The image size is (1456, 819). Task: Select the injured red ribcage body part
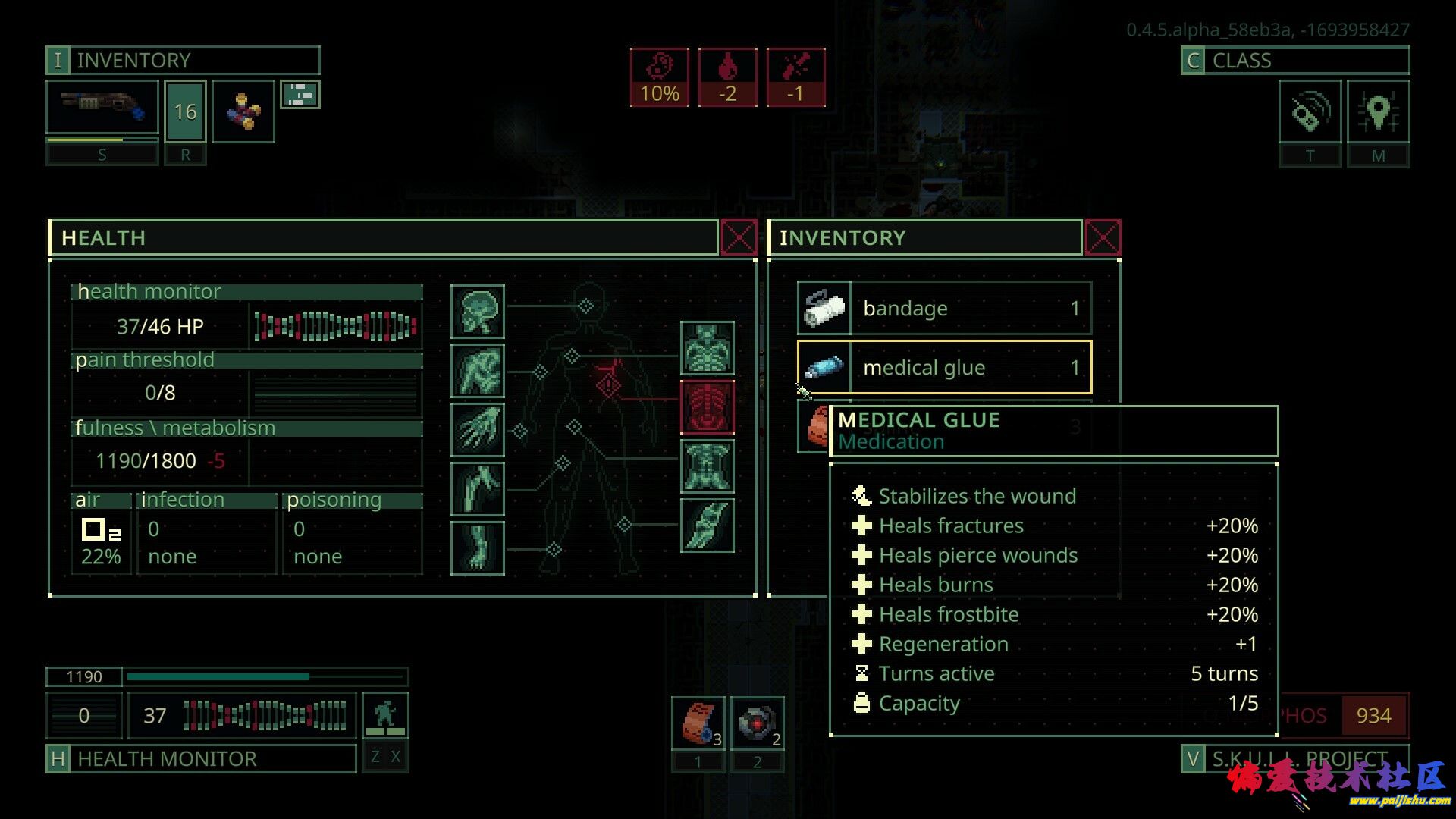[707, 407]
